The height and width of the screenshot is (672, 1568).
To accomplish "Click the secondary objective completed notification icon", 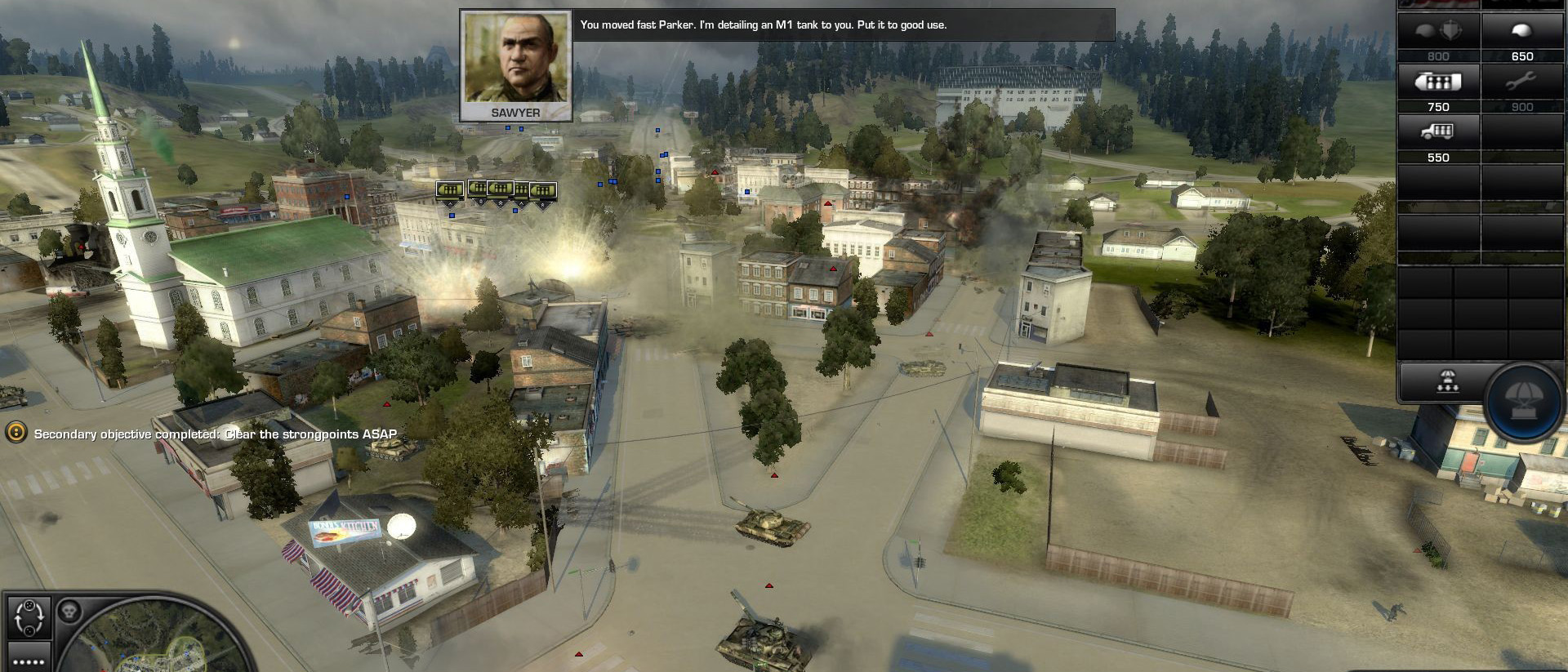I will (16, 433).
